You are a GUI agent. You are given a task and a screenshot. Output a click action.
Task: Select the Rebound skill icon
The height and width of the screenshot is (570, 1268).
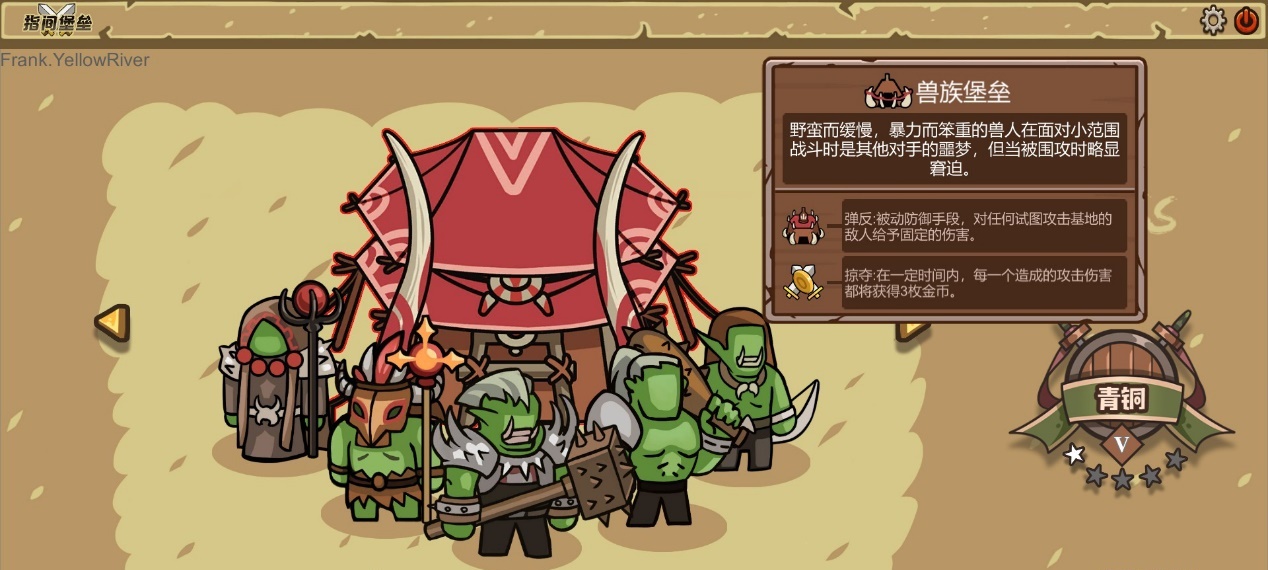point(802,226)
